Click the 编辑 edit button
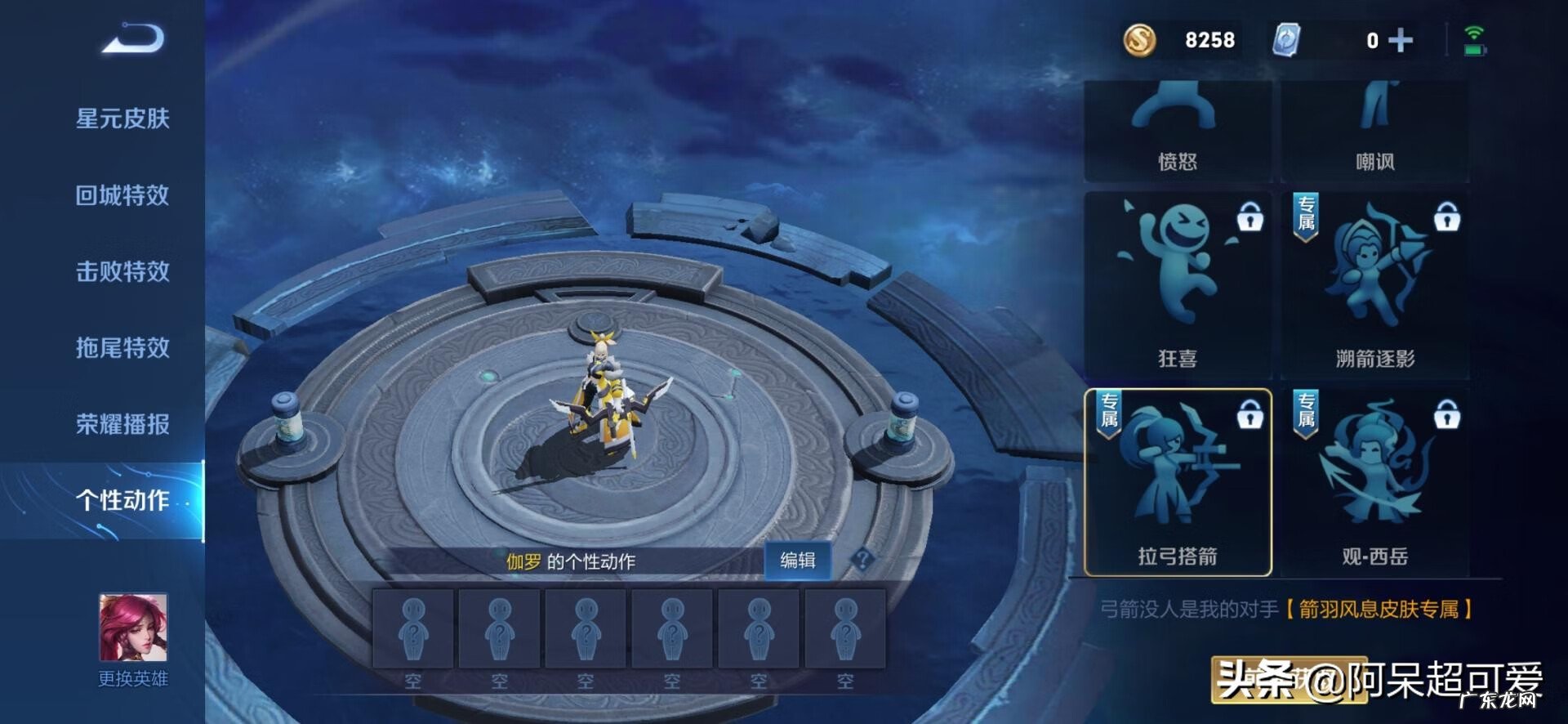Screen dimensions: 1568x724 pyautogui.click(x=797, y=561)
